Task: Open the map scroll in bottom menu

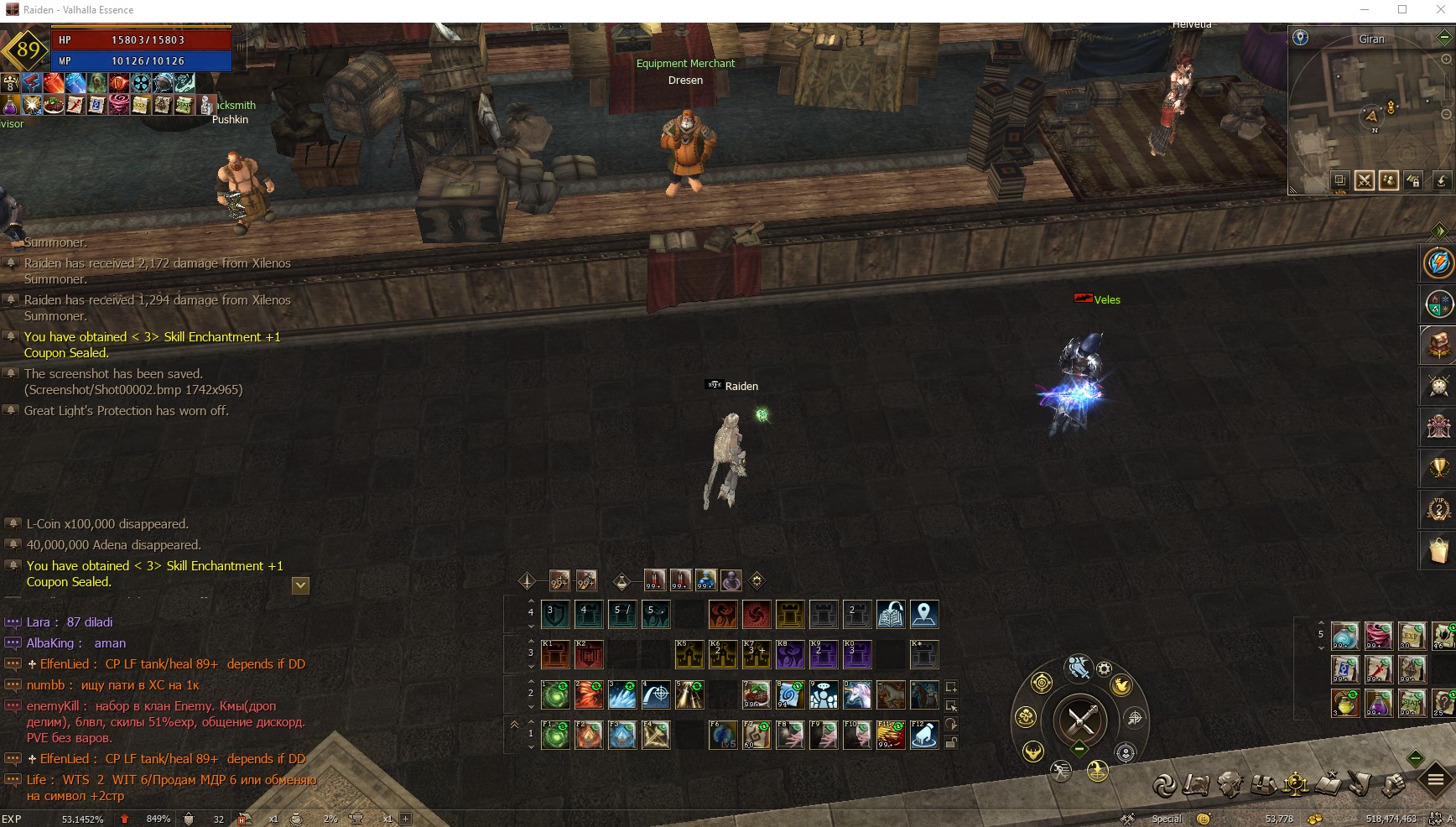Action: (1197, 784)
